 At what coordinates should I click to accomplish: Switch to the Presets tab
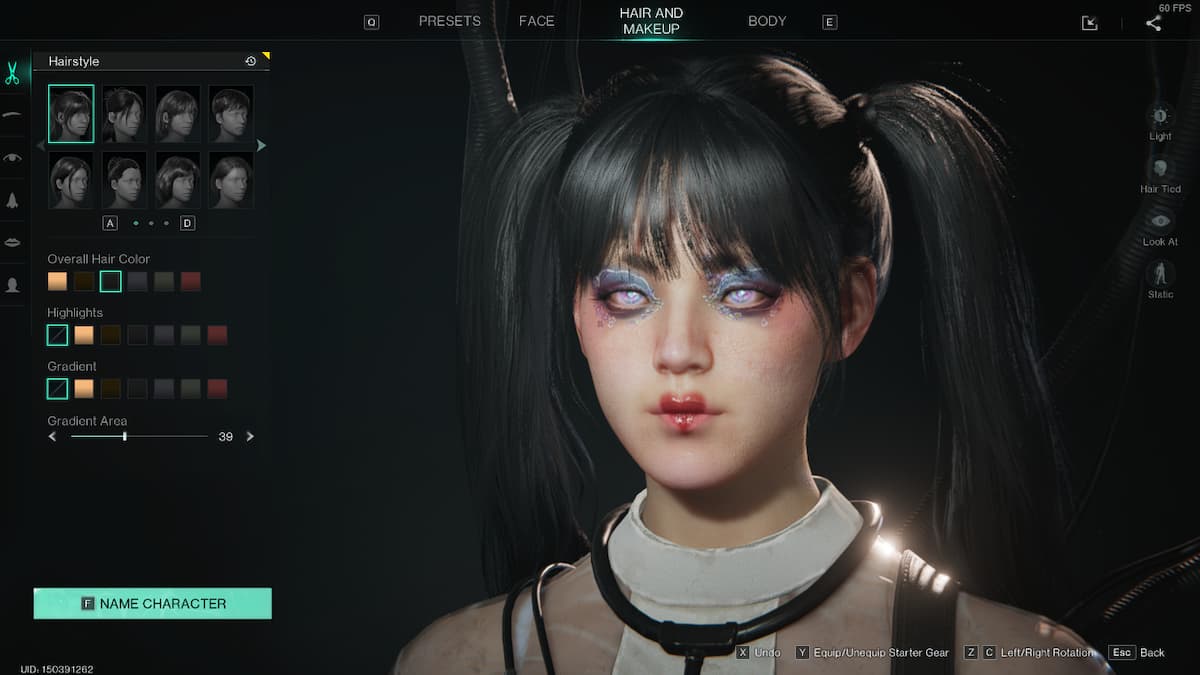click(x=449, y=21)
